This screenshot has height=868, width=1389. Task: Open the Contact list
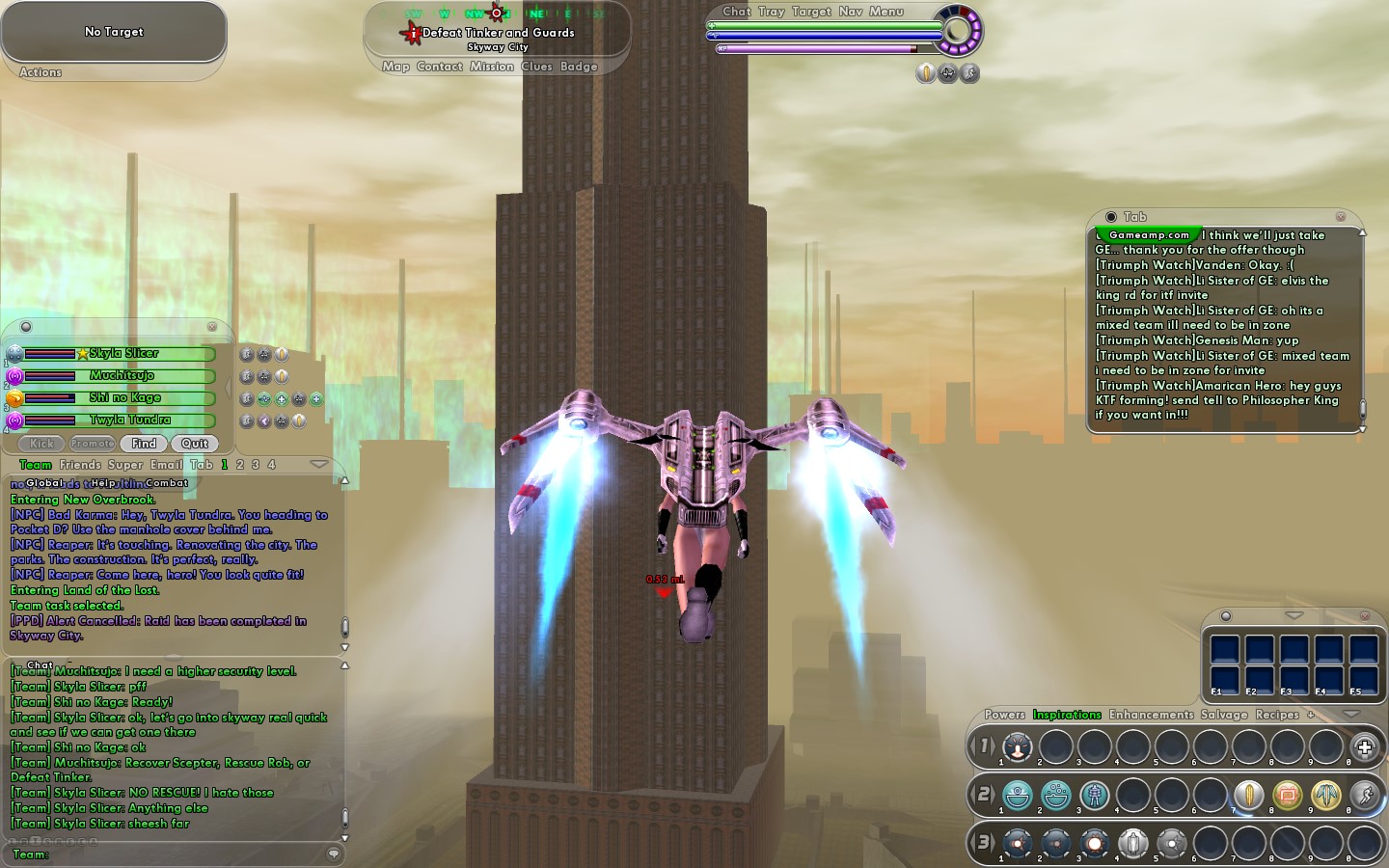[x=440, y=67]
